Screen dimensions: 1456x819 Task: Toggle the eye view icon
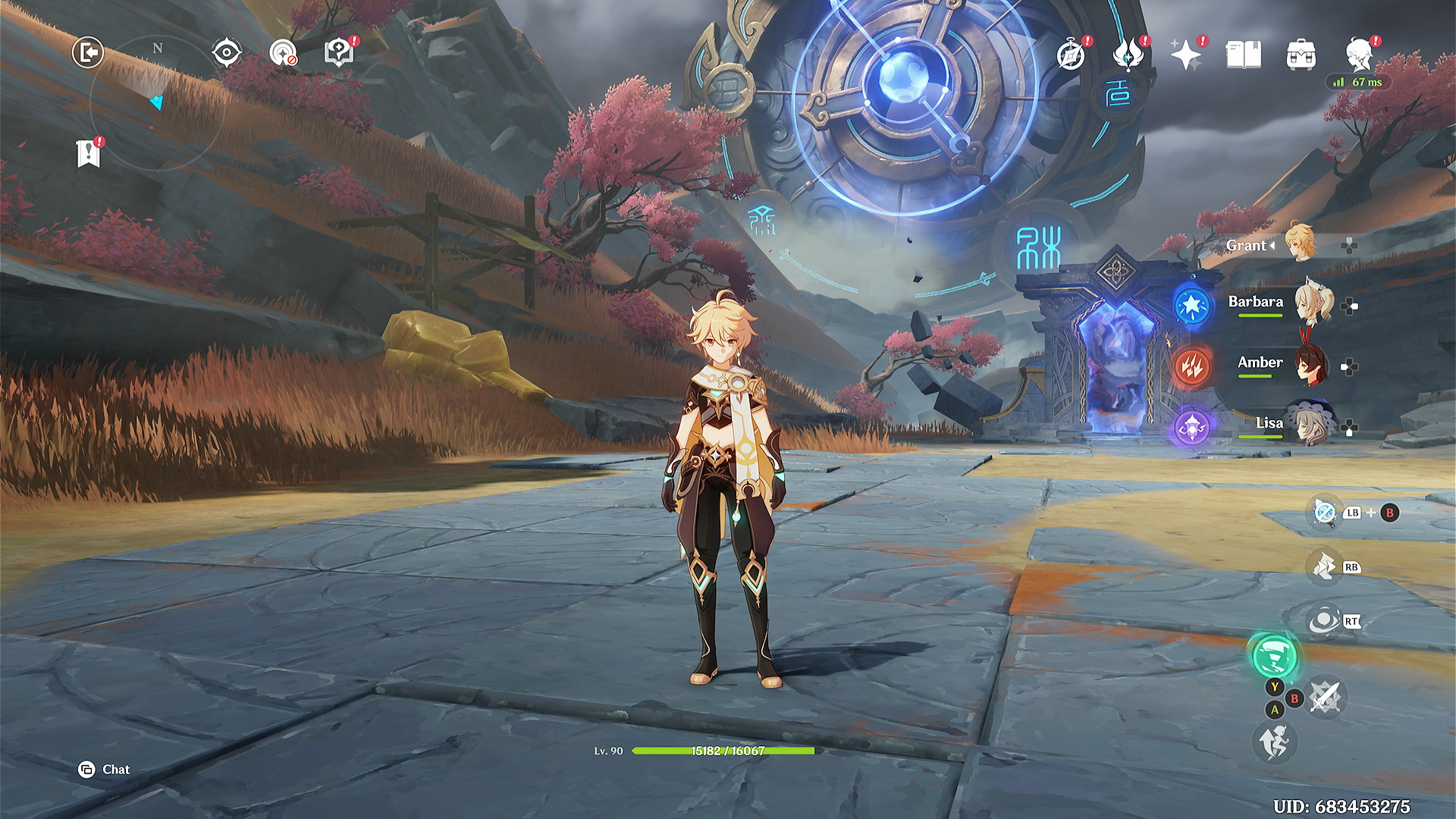pos(227,53)
